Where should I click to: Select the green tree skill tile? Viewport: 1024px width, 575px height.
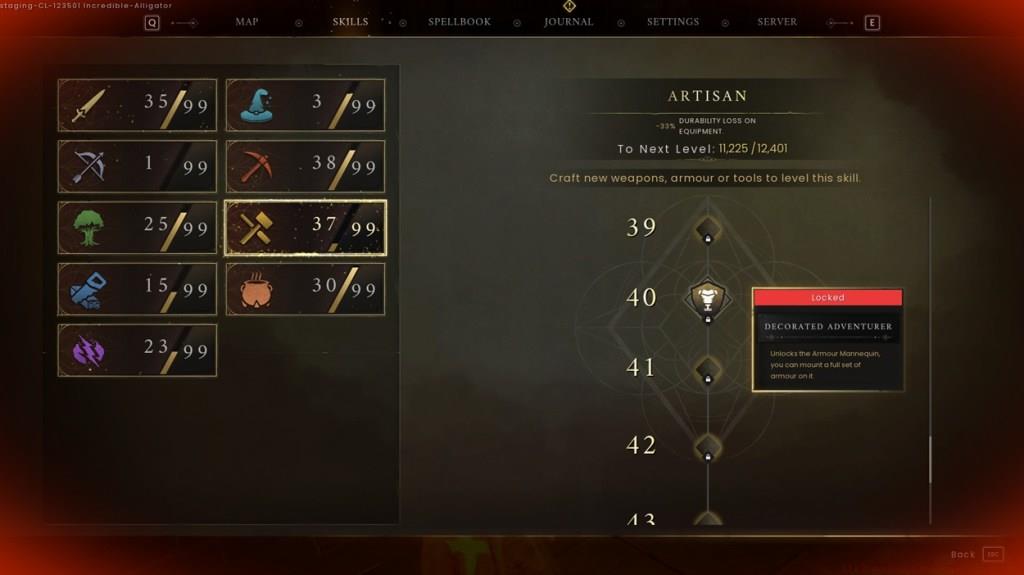click(x=137, y=228)
